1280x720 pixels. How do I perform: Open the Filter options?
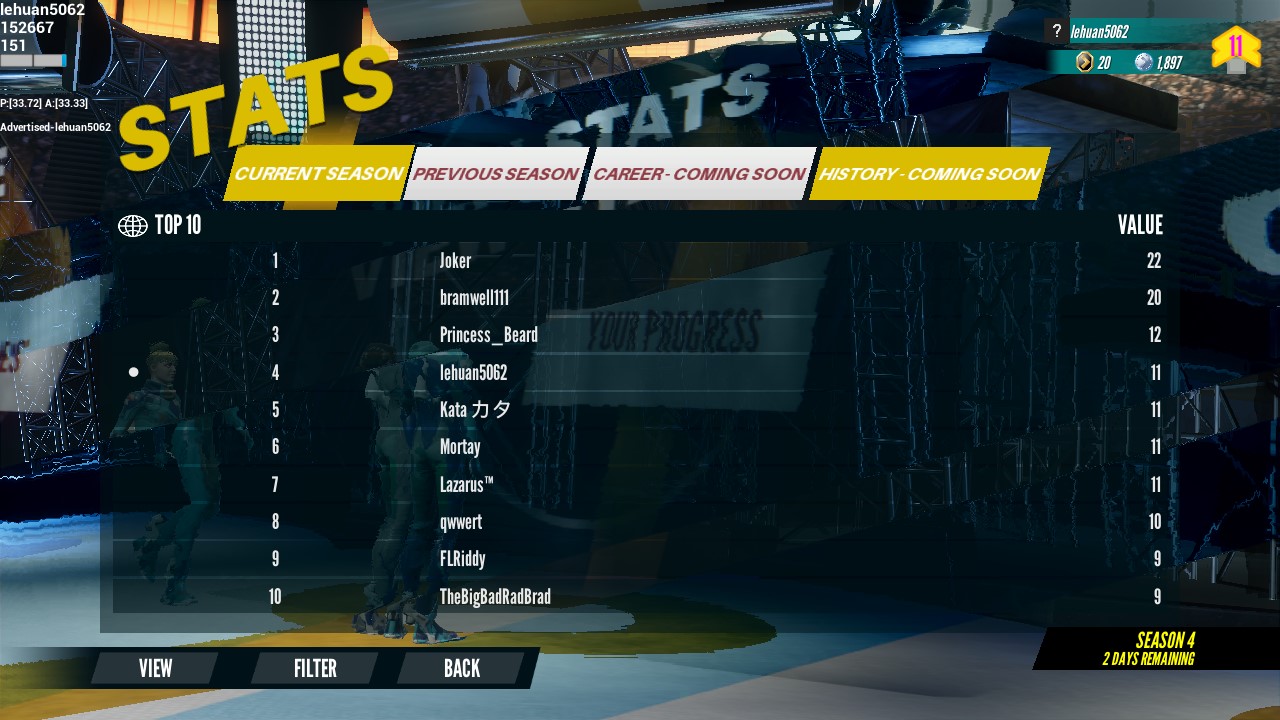315,668
